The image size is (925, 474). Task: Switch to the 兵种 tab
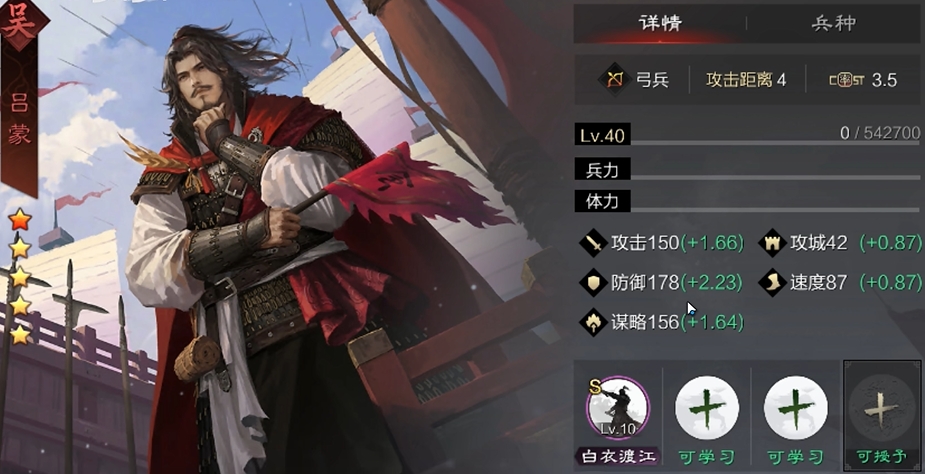[x=833, y=23]
